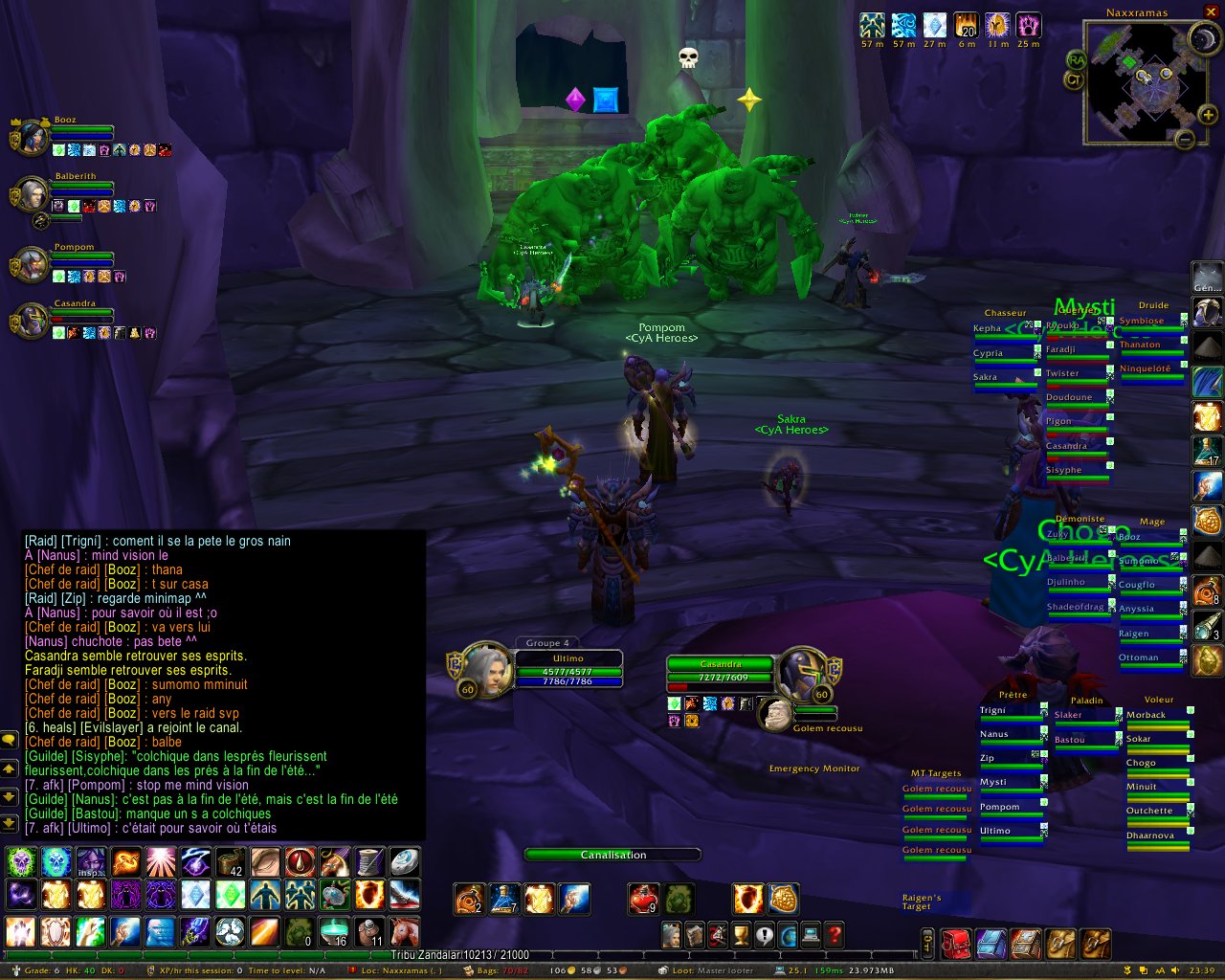Viewport: 1225px width, 980px height.
Task: Open the gold trophy micro menu button
Action: [x=741, y=934]
